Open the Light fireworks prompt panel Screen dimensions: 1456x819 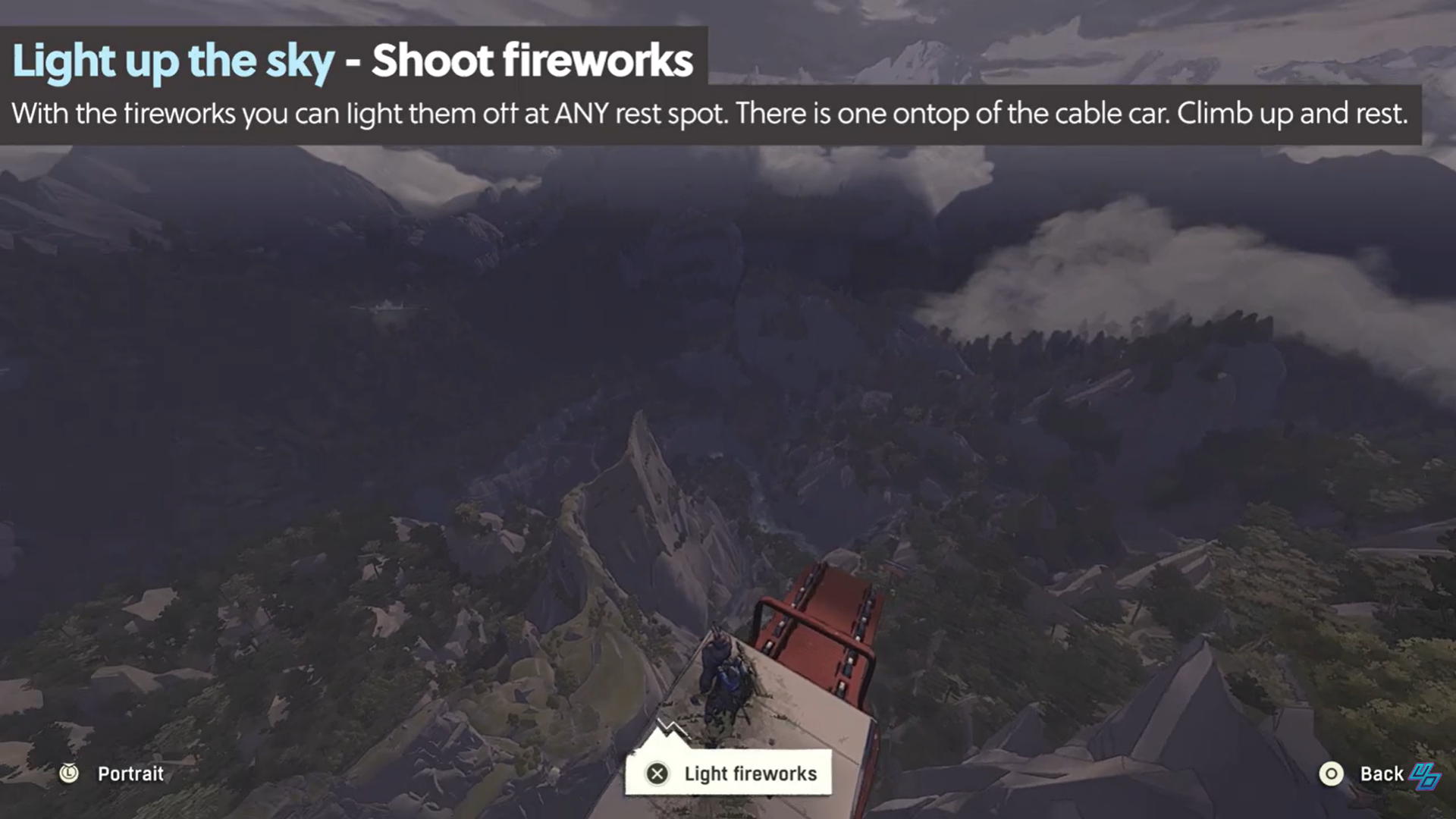728,773
